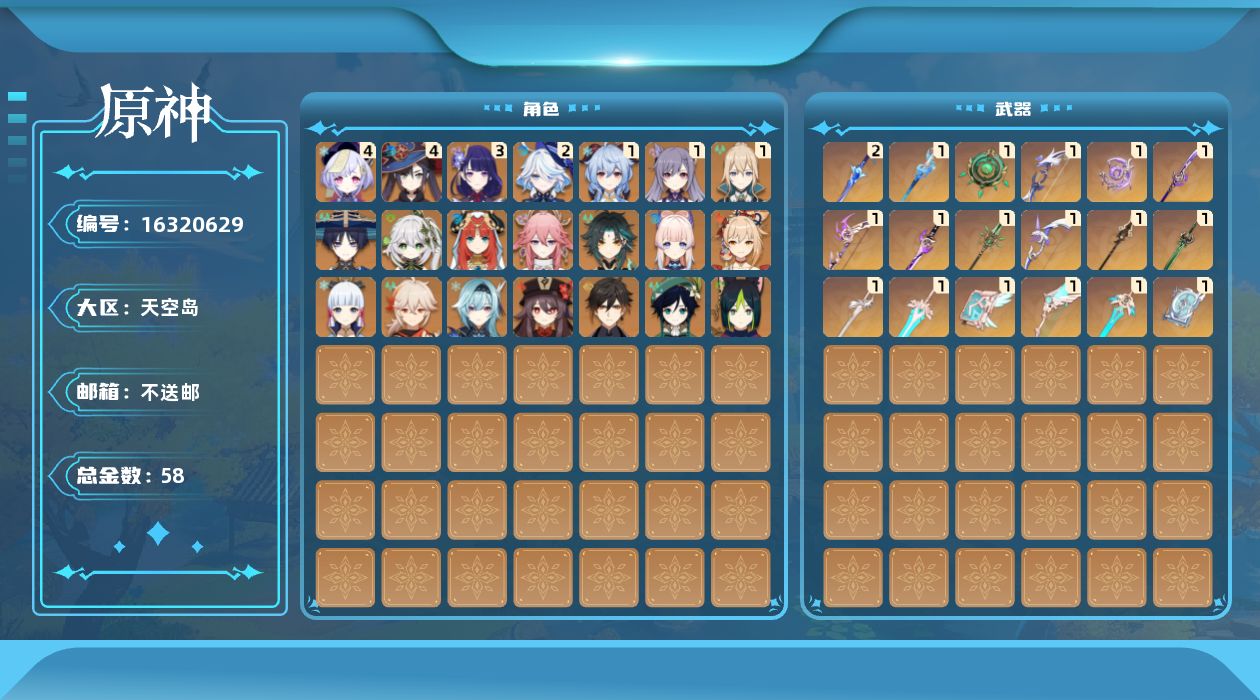Select Hu Tao's character tile
Screen dimensions: 1260x700
[544, 307]
